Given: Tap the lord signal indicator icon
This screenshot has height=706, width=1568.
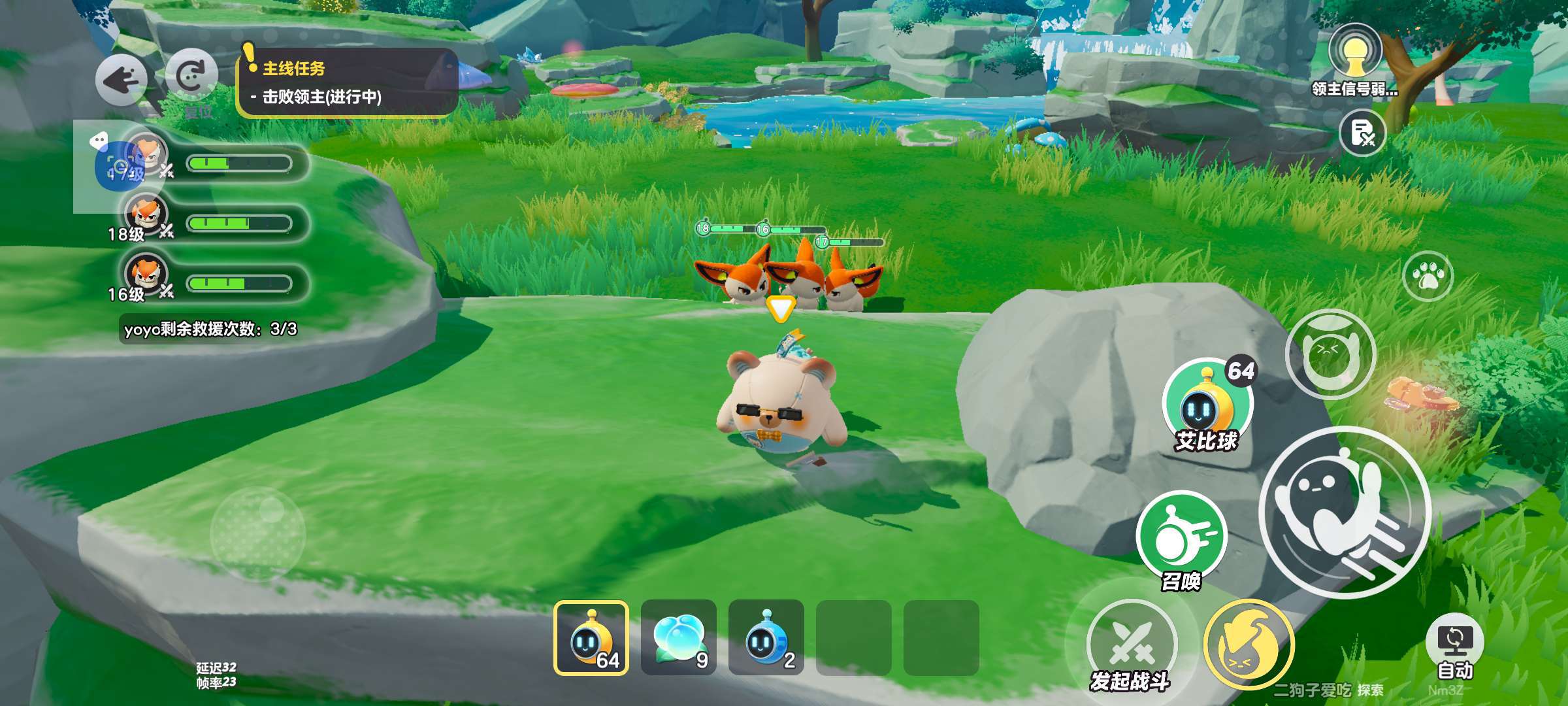Looking at the screenshot, I should pos(1354,52).
